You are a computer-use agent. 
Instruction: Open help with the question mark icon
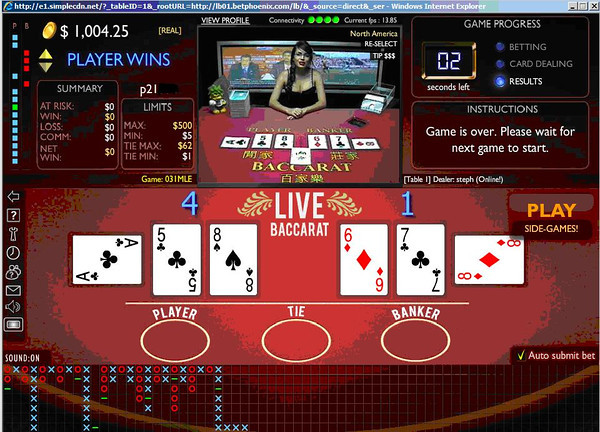pyautogui.click(x=13, y=214)
